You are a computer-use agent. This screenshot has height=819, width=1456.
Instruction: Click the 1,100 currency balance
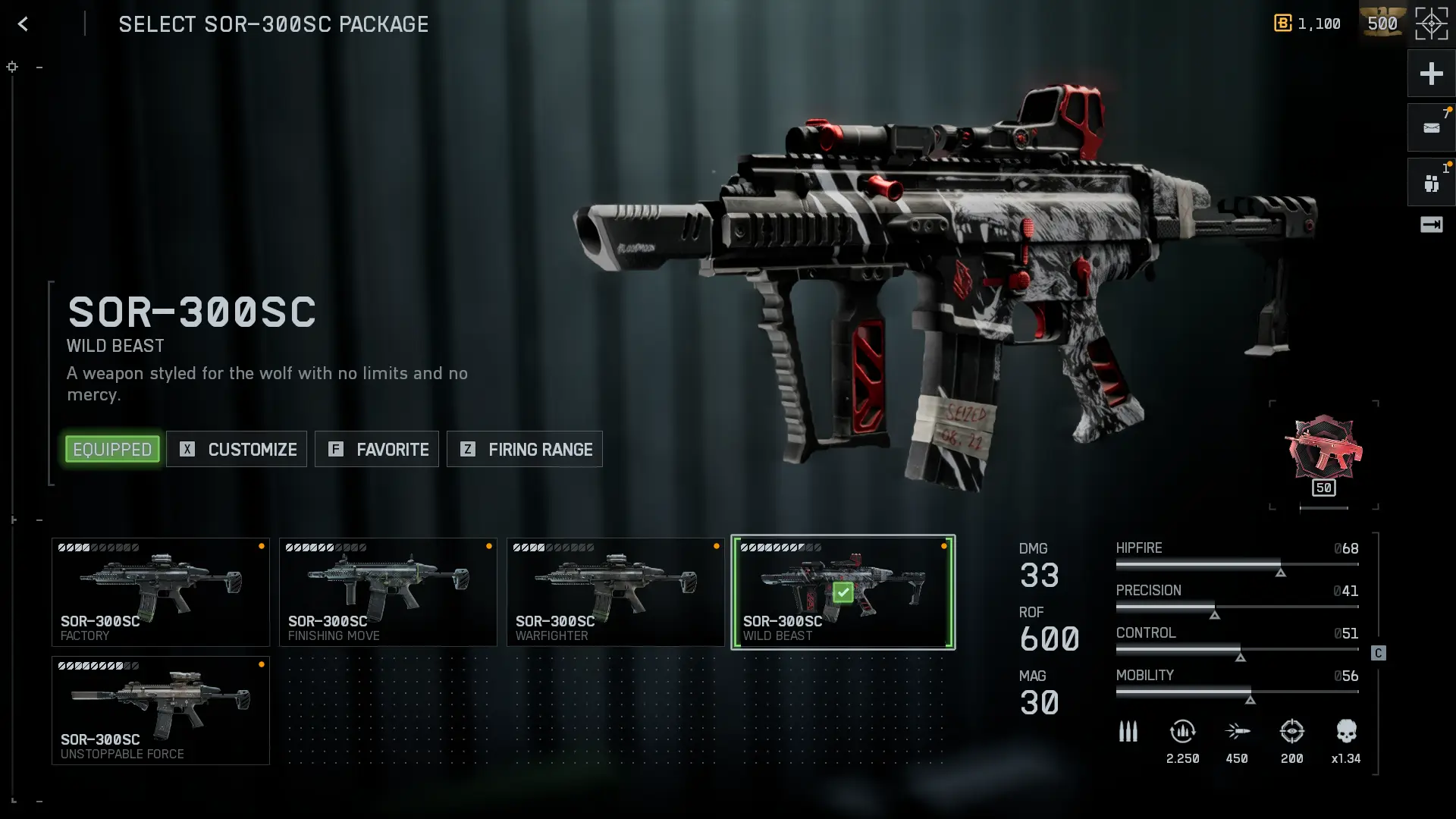pos(1308,24)
